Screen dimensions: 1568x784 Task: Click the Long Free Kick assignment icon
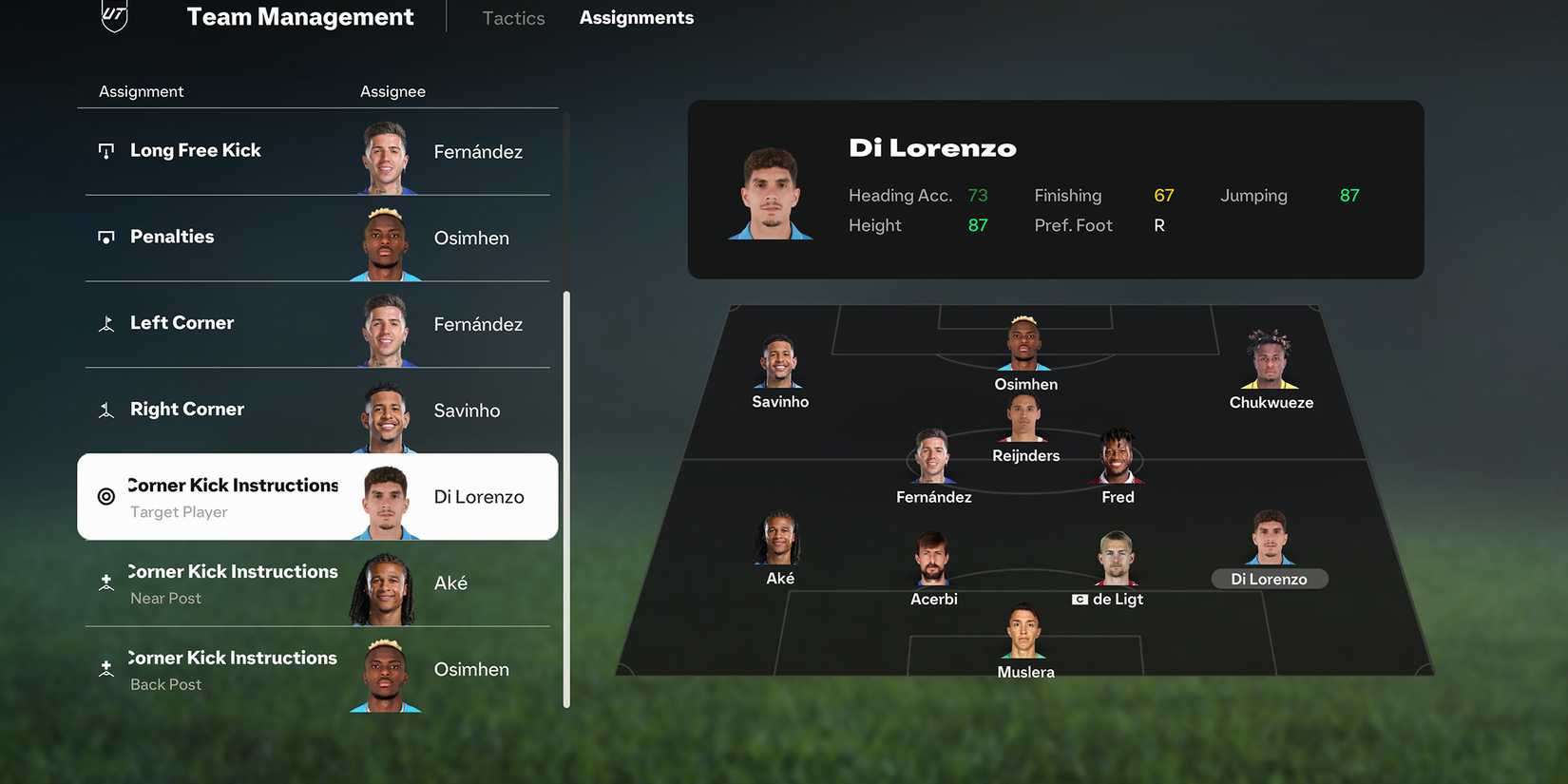click(107, 150)
